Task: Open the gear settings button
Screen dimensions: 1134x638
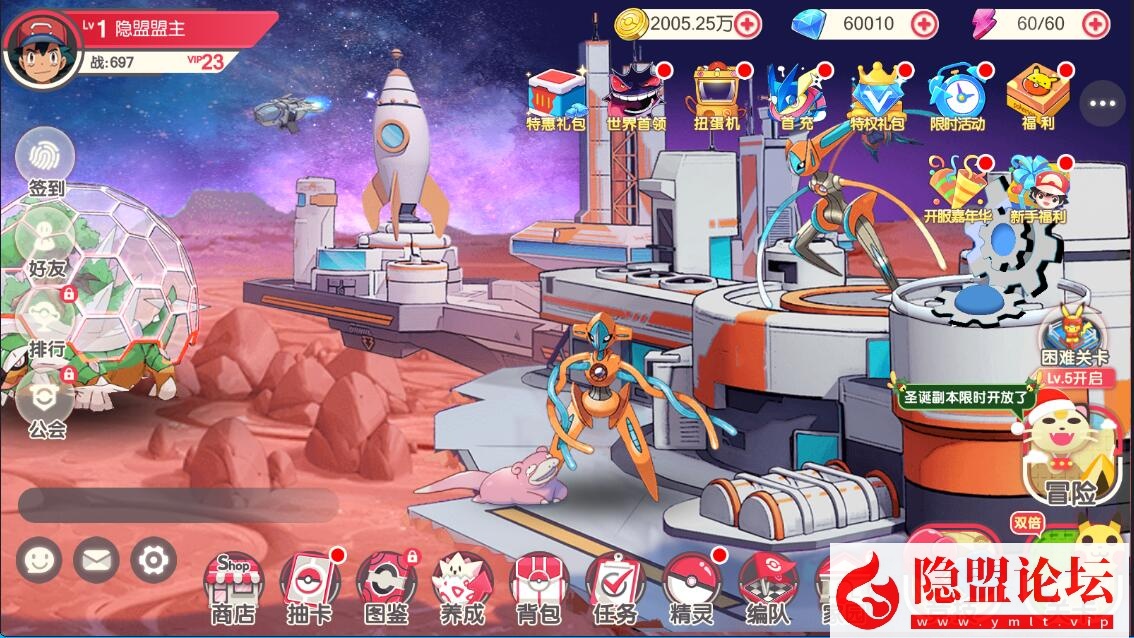Action: tap(153, 560)
